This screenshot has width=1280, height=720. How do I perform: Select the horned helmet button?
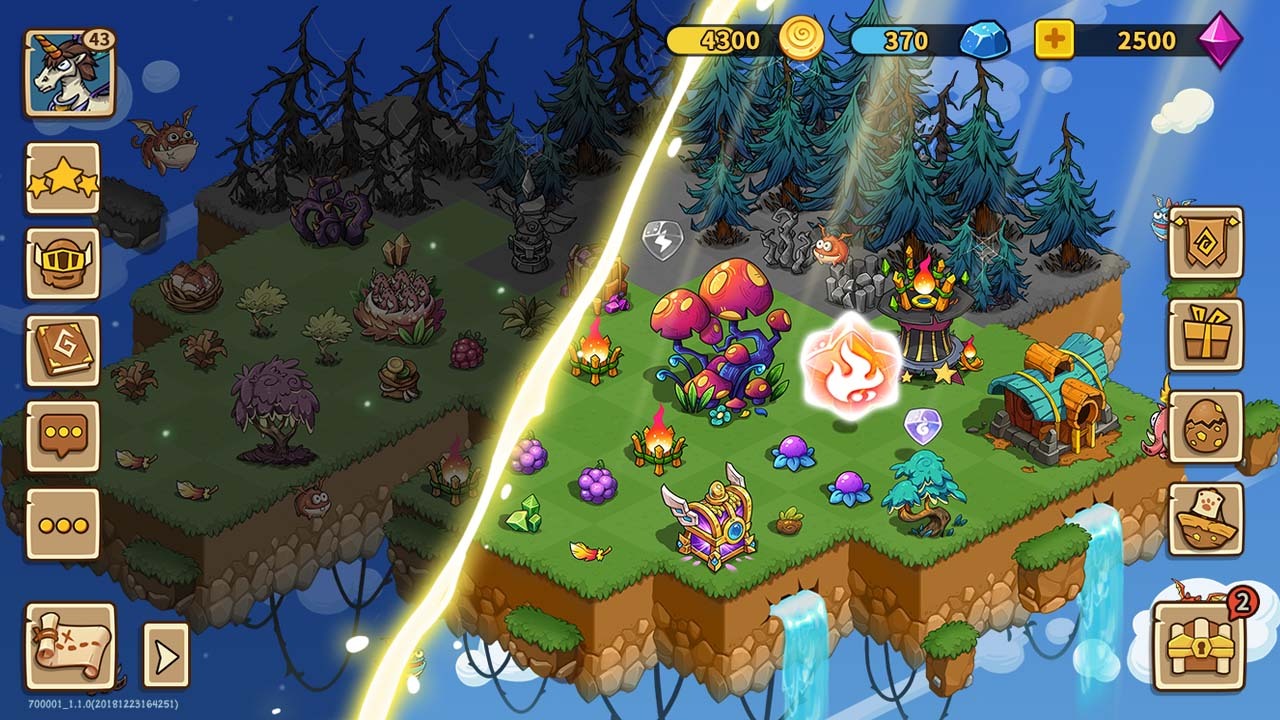62,264
